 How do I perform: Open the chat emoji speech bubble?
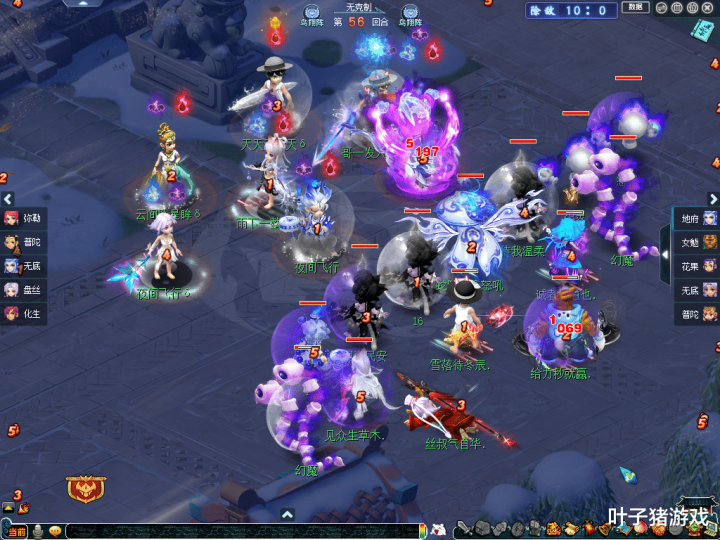(x=55, y=531)
